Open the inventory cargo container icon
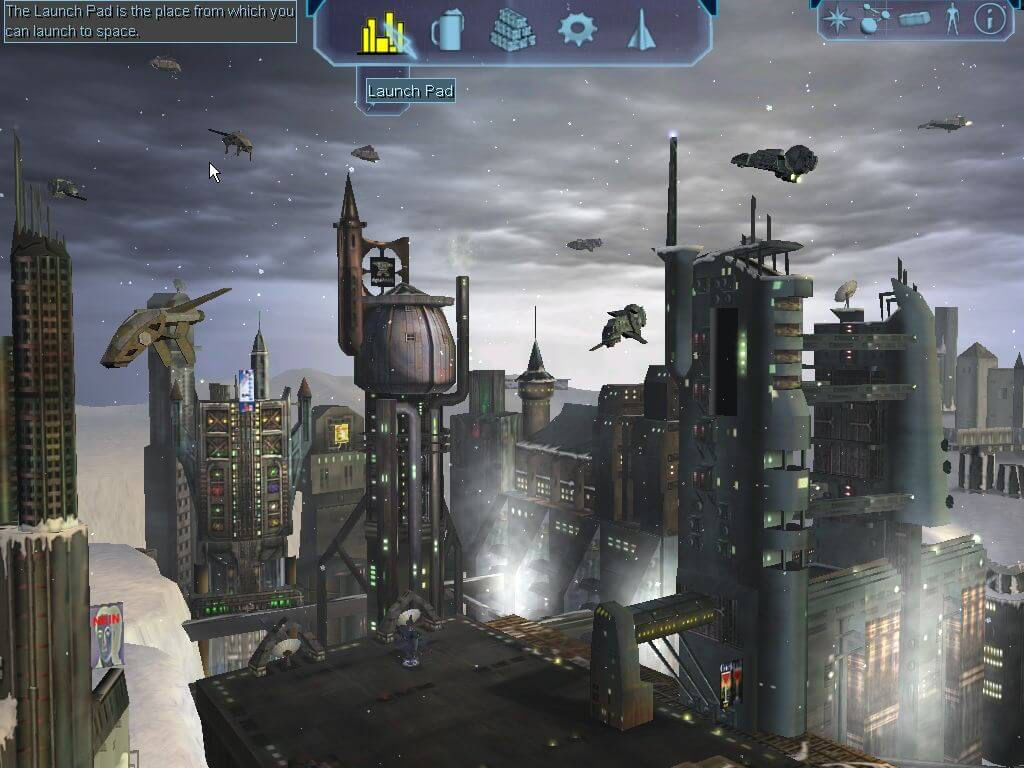The image size is (1024, 768). 914,18
